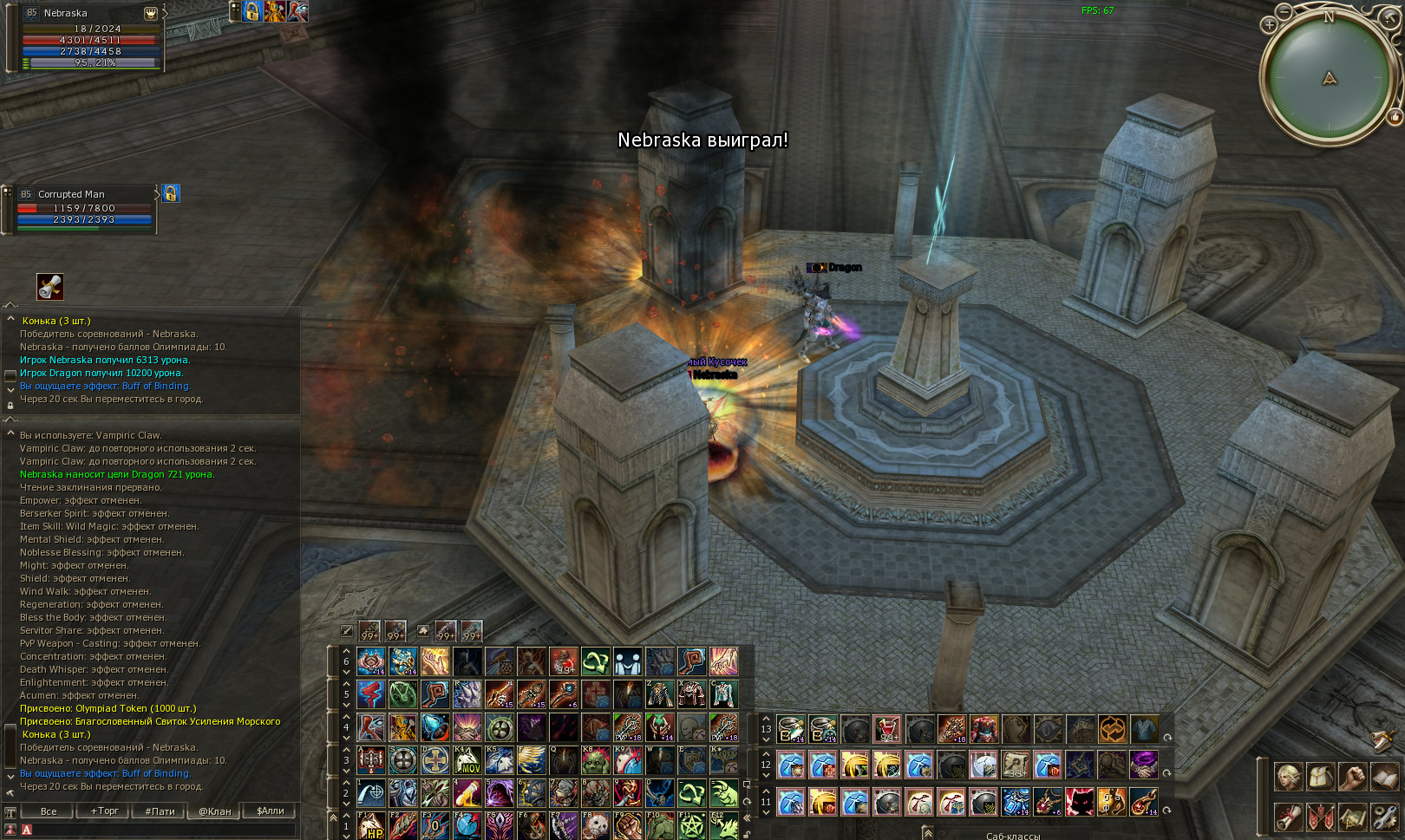
Task: Activate the green pentagram skill on F11
Action: (691, 826)
